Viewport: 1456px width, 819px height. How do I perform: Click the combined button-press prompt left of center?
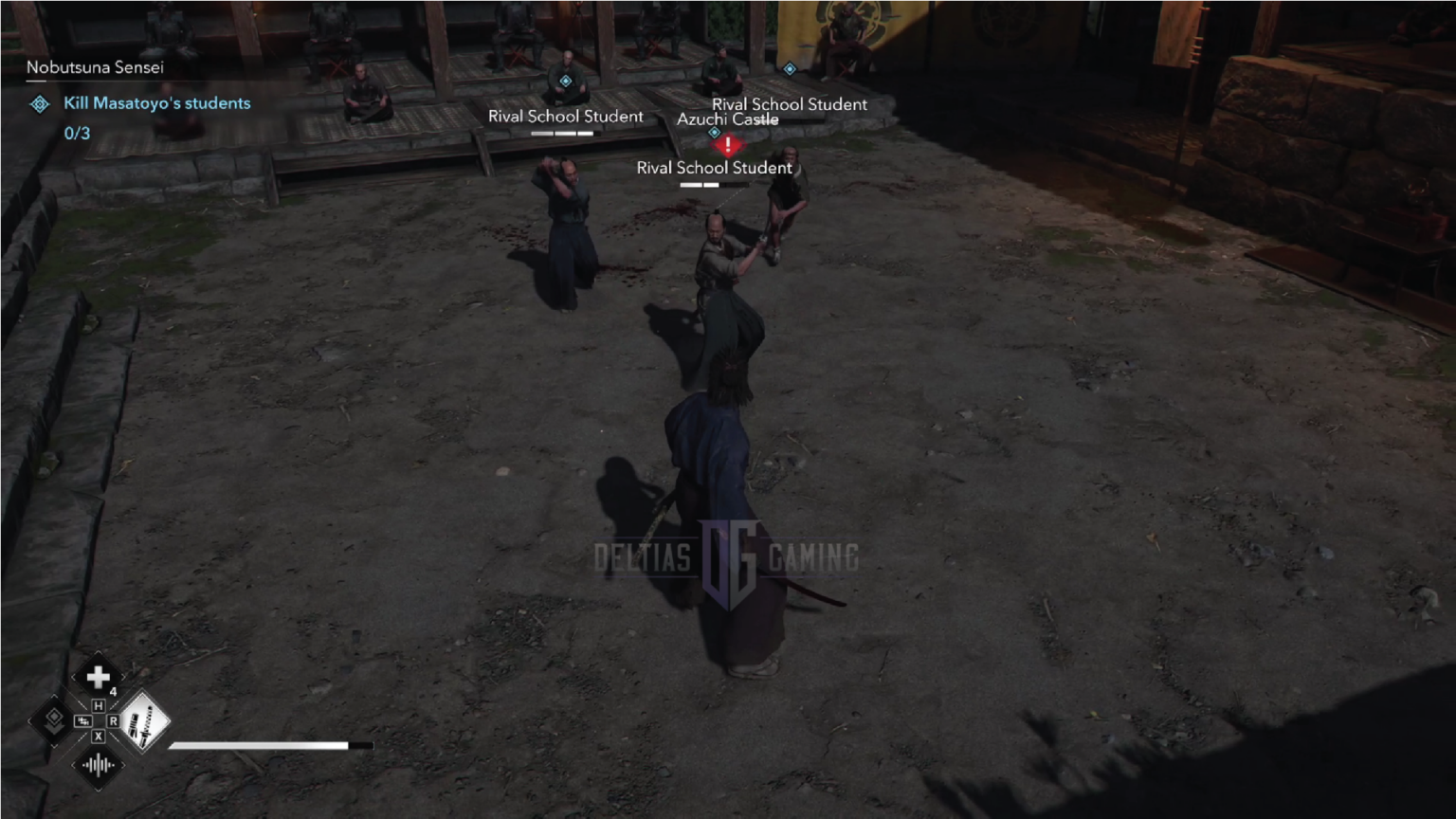coord(83,721)
